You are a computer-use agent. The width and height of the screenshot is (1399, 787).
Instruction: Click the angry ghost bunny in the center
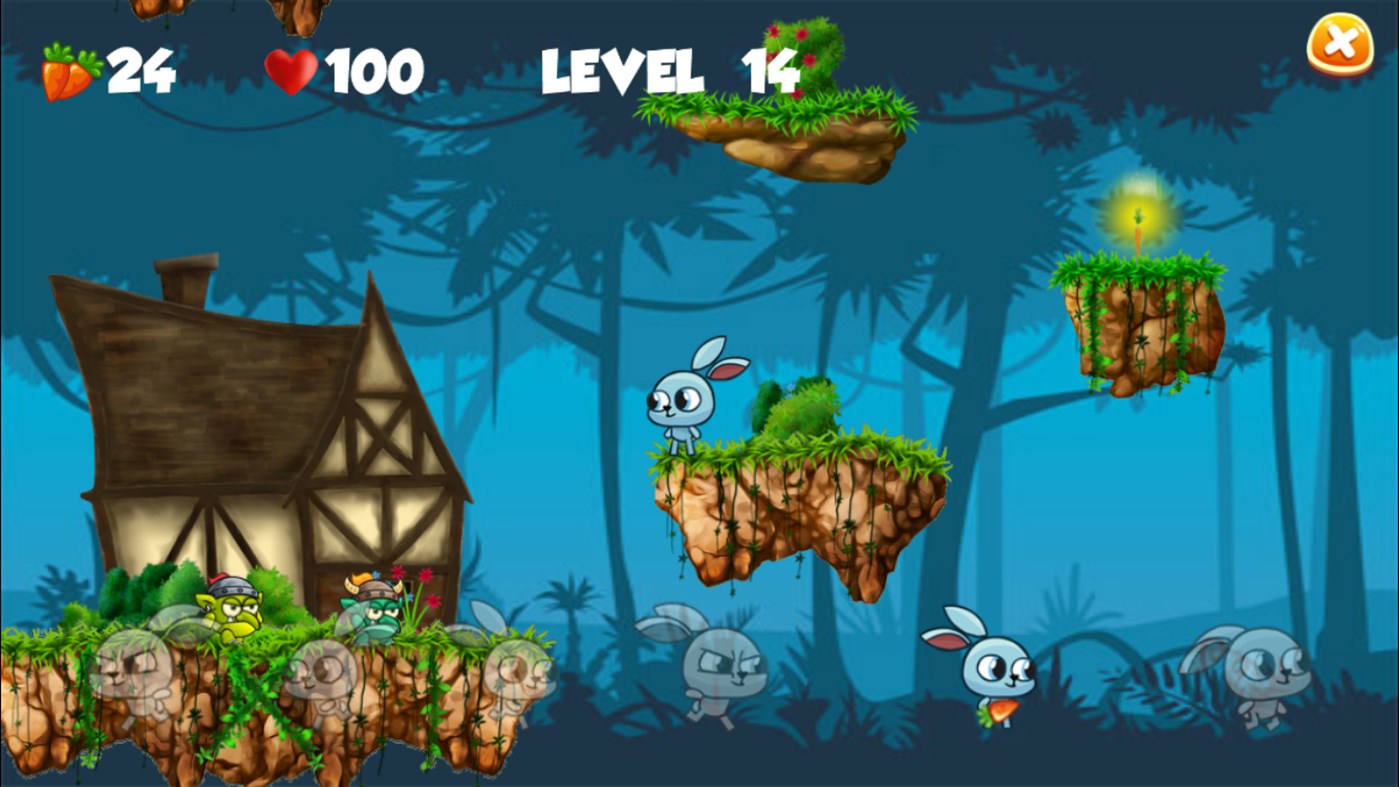(725, 665)
